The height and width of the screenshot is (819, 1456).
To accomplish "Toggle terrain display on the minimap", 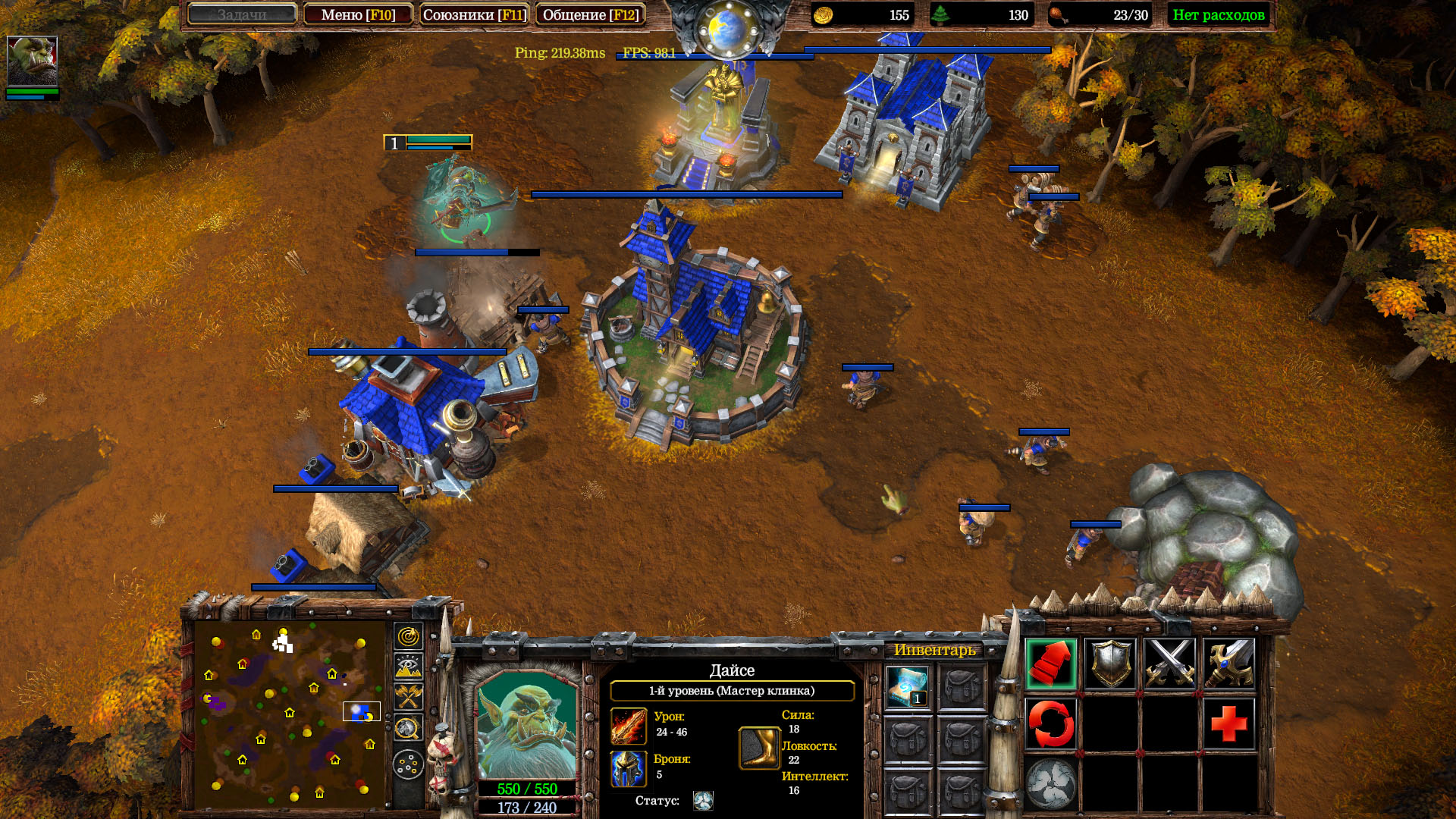I will coord(408,665).
